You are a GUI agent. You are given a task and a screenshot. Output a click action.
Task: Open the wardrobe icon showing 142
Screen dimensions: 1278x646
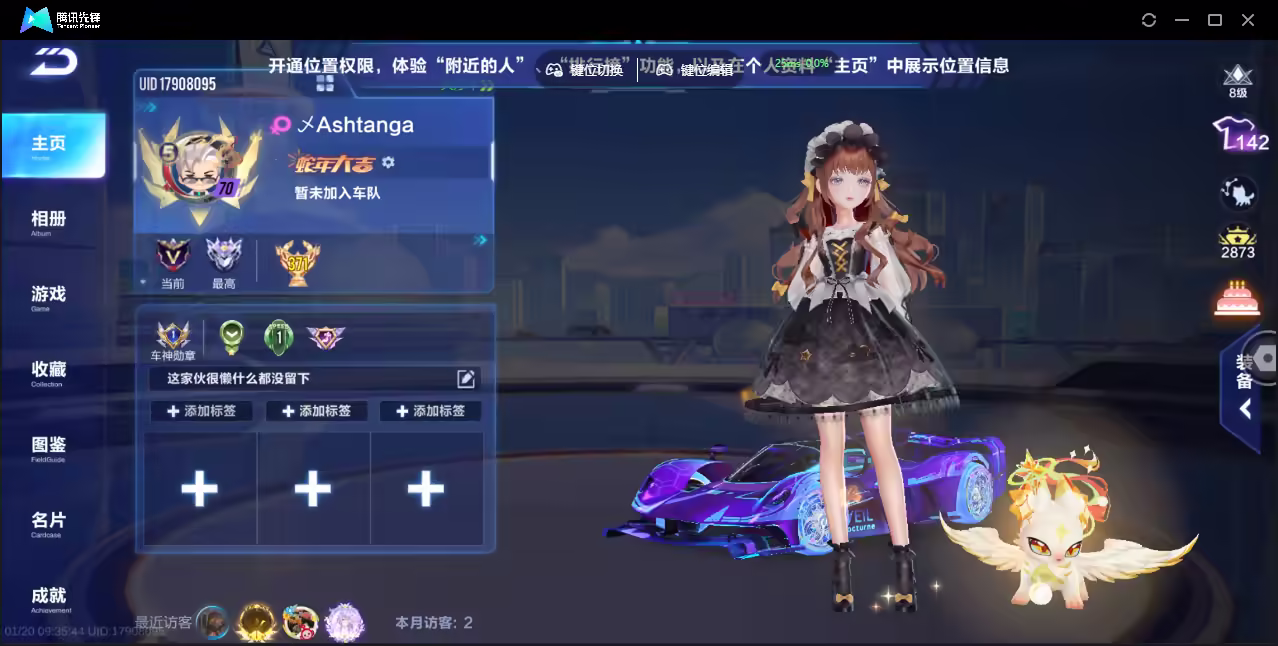[x=1239, y=135]
